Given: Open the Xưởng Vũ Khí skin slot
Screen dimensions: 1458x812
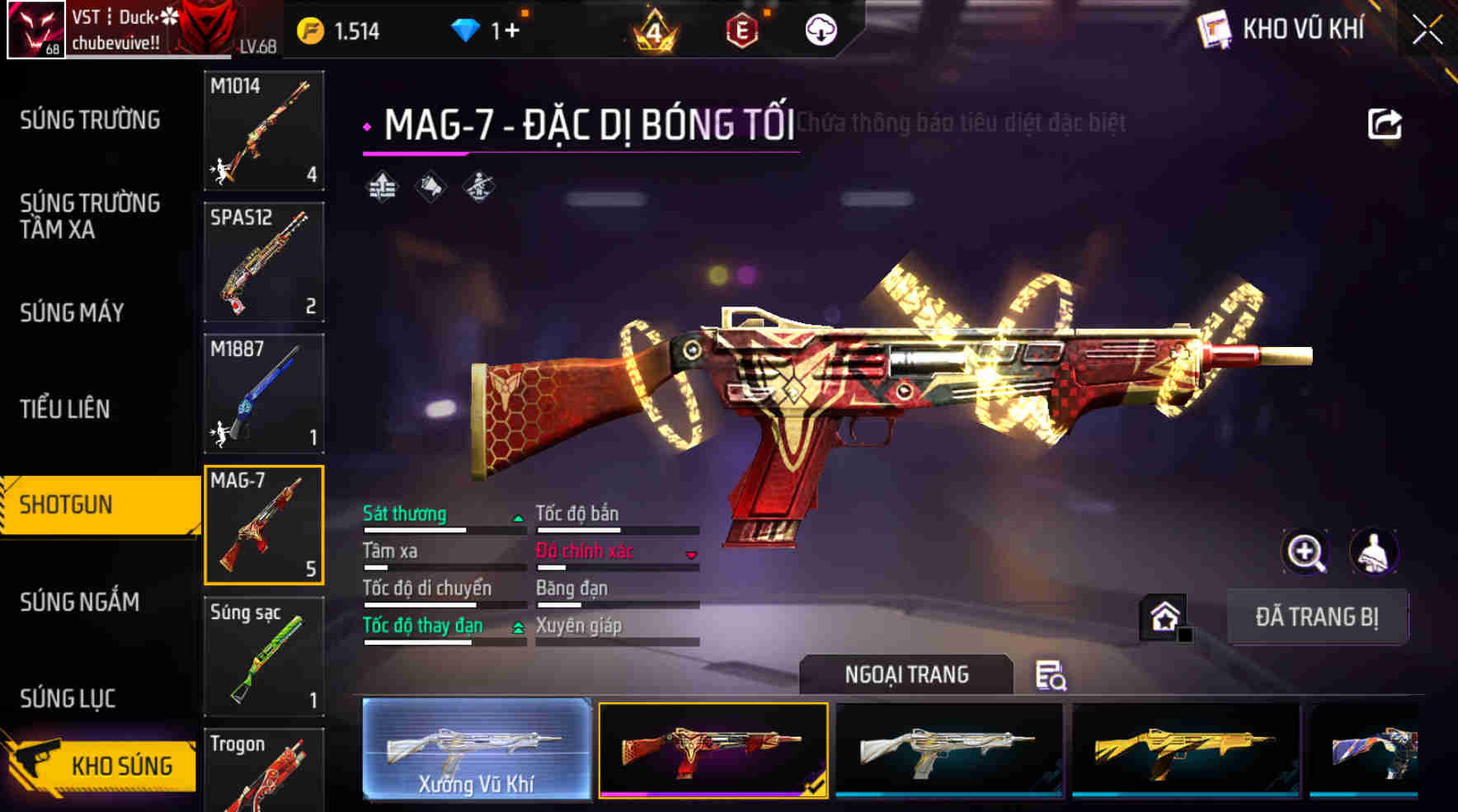Looking at the screenshot, I should click(x=477, y=752).
